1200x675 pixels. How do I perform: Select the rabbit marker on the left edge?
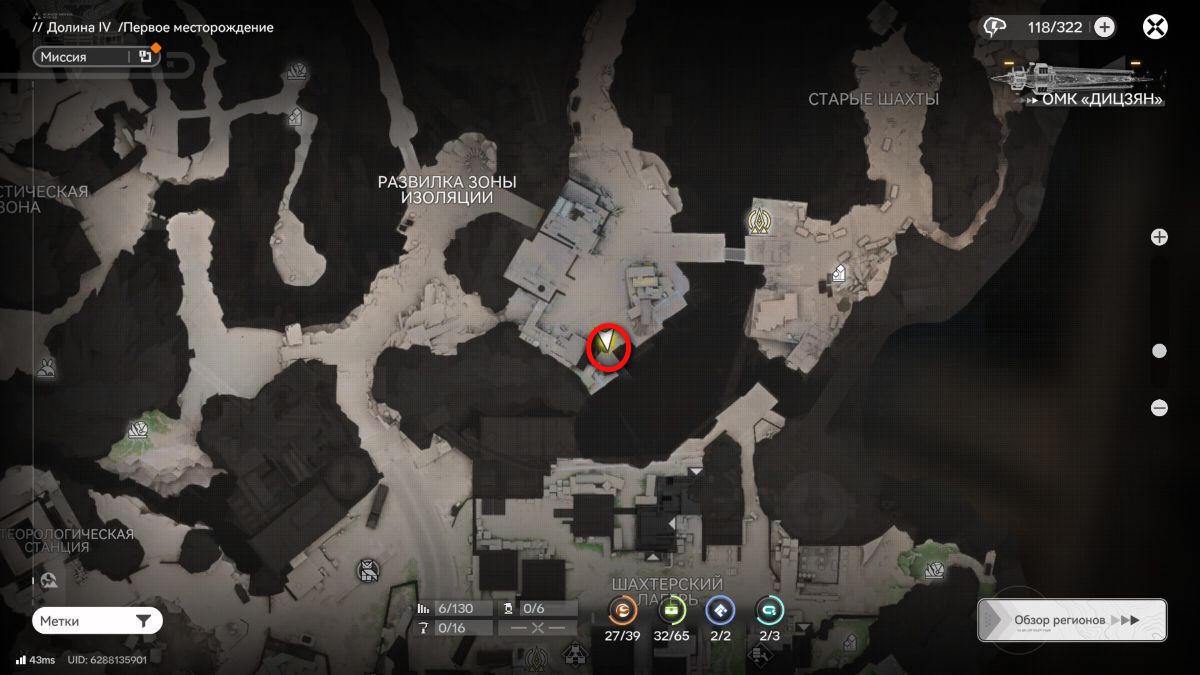coord(46,369)
